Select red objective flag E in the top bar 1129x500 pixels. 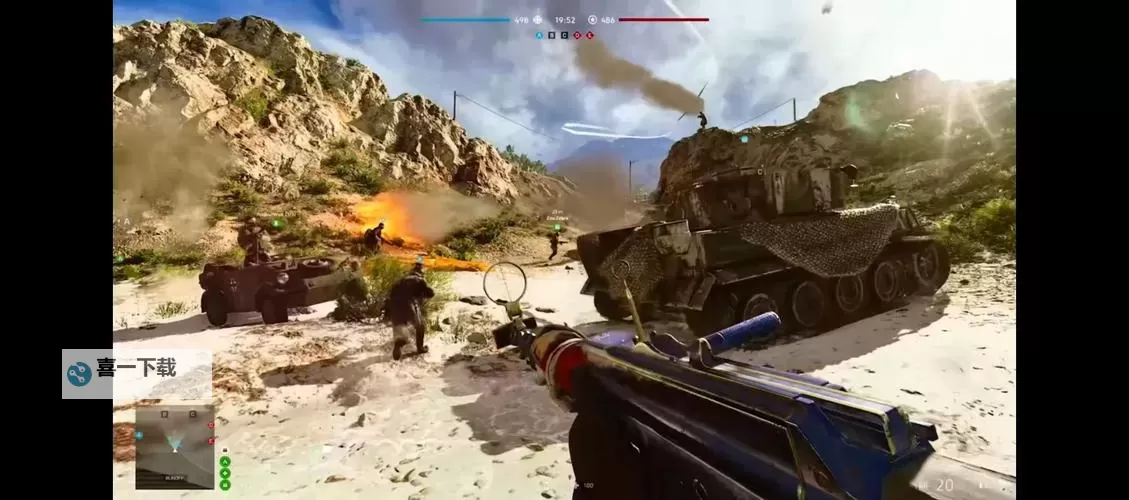coord(590,35)
